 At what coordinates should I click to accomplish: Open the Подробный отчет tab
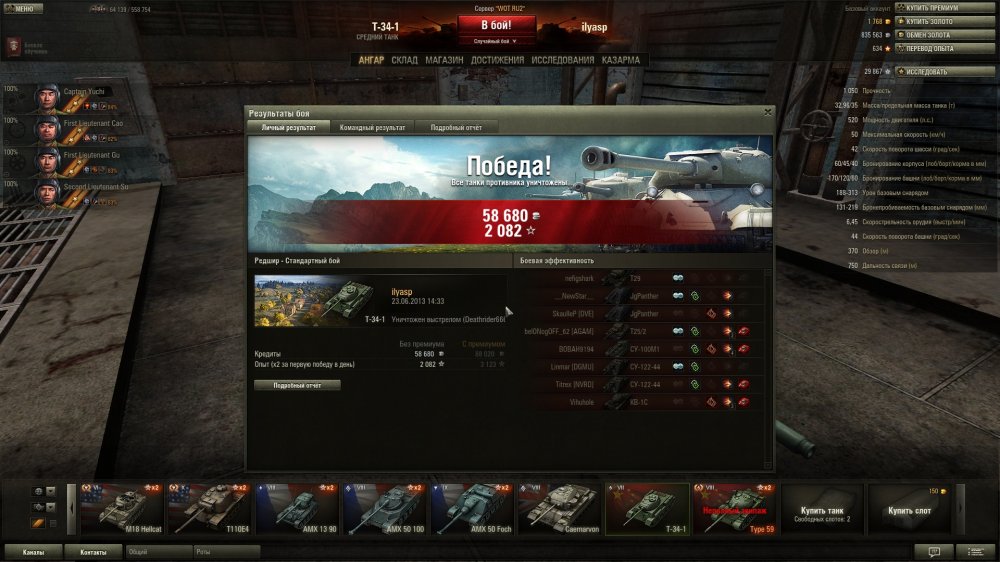[x=456, y=128]
